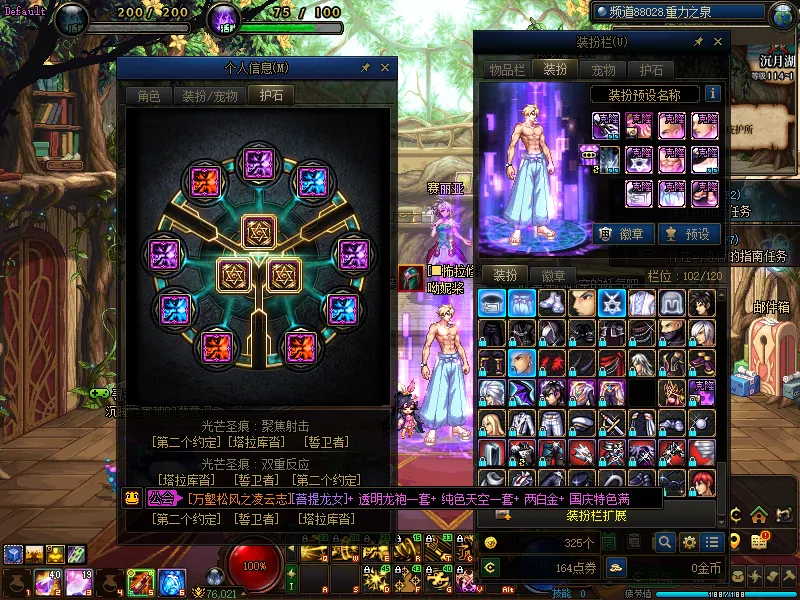
Task: Open the 宠物 inventory tab
Action: [x=604, y=70]
